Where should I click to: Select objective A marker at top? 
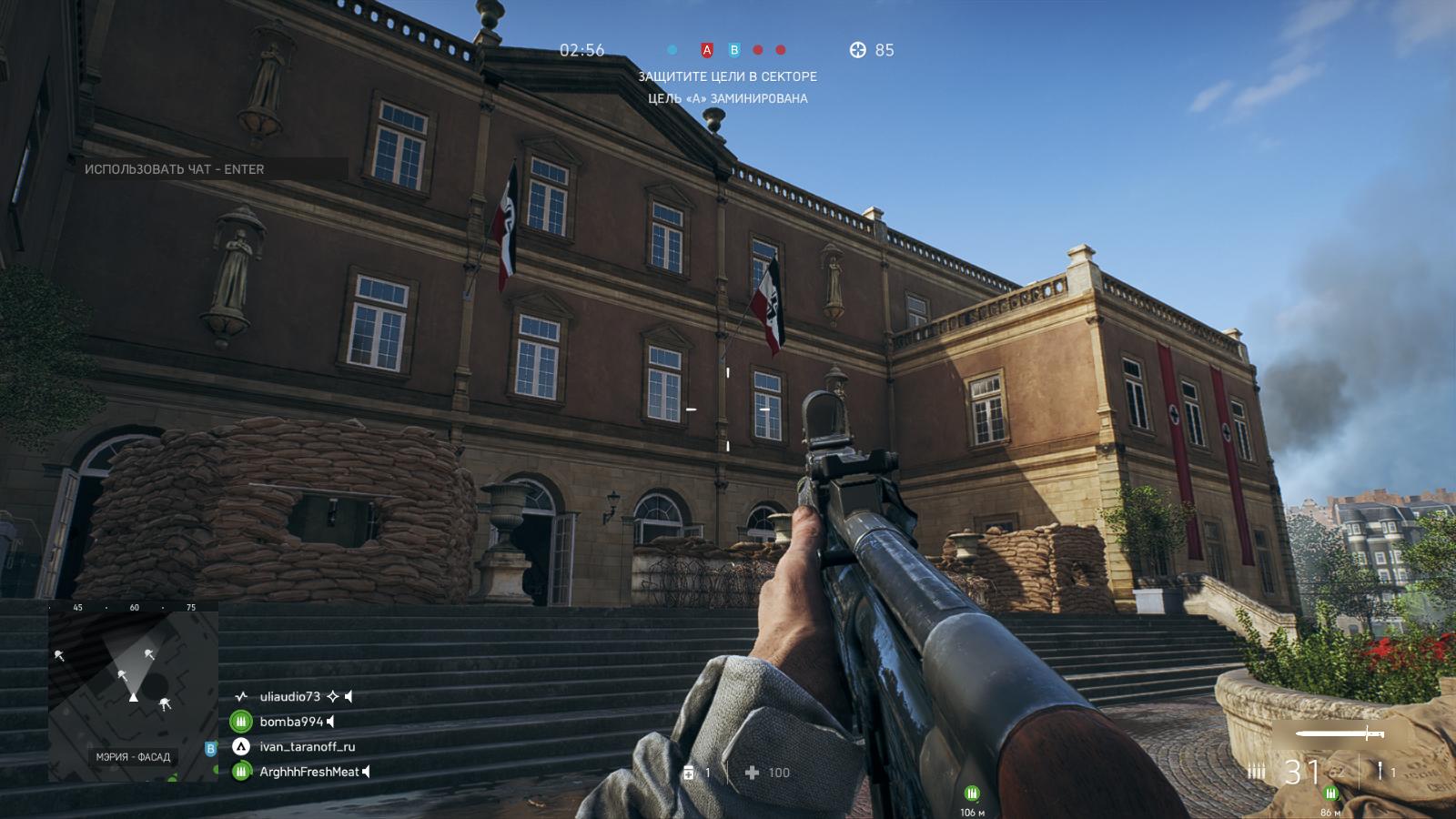[706, 51]
